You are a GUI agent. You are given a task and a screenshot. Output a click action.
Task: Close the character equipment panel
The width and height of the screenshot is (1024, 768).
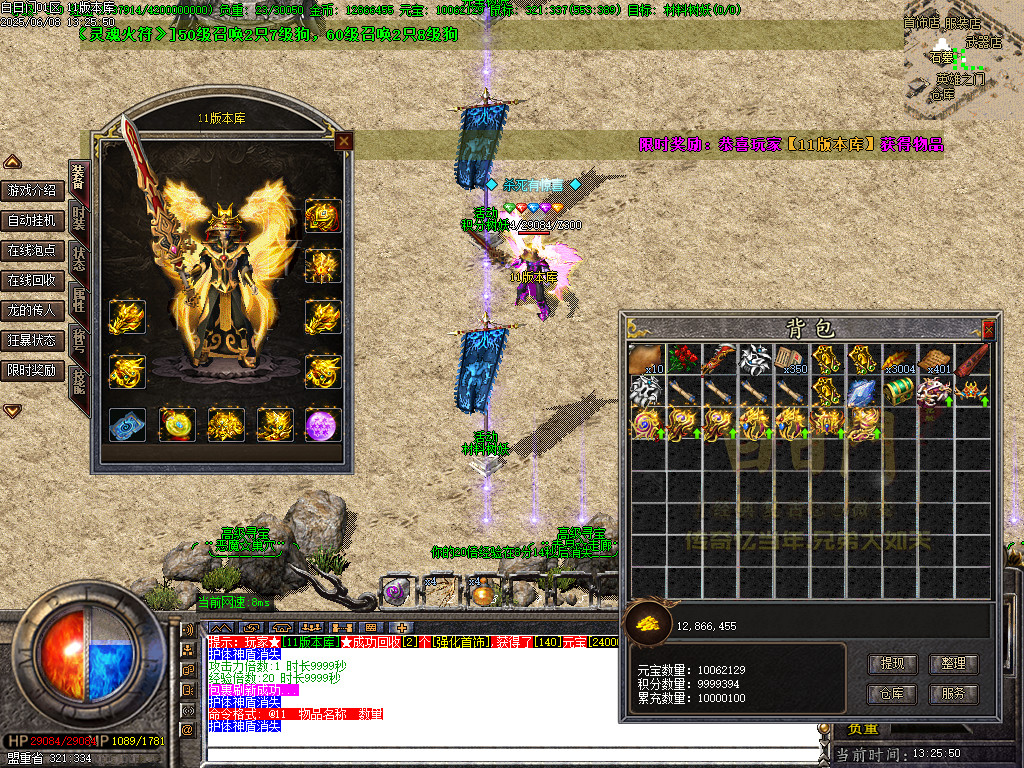click(344, 141)
